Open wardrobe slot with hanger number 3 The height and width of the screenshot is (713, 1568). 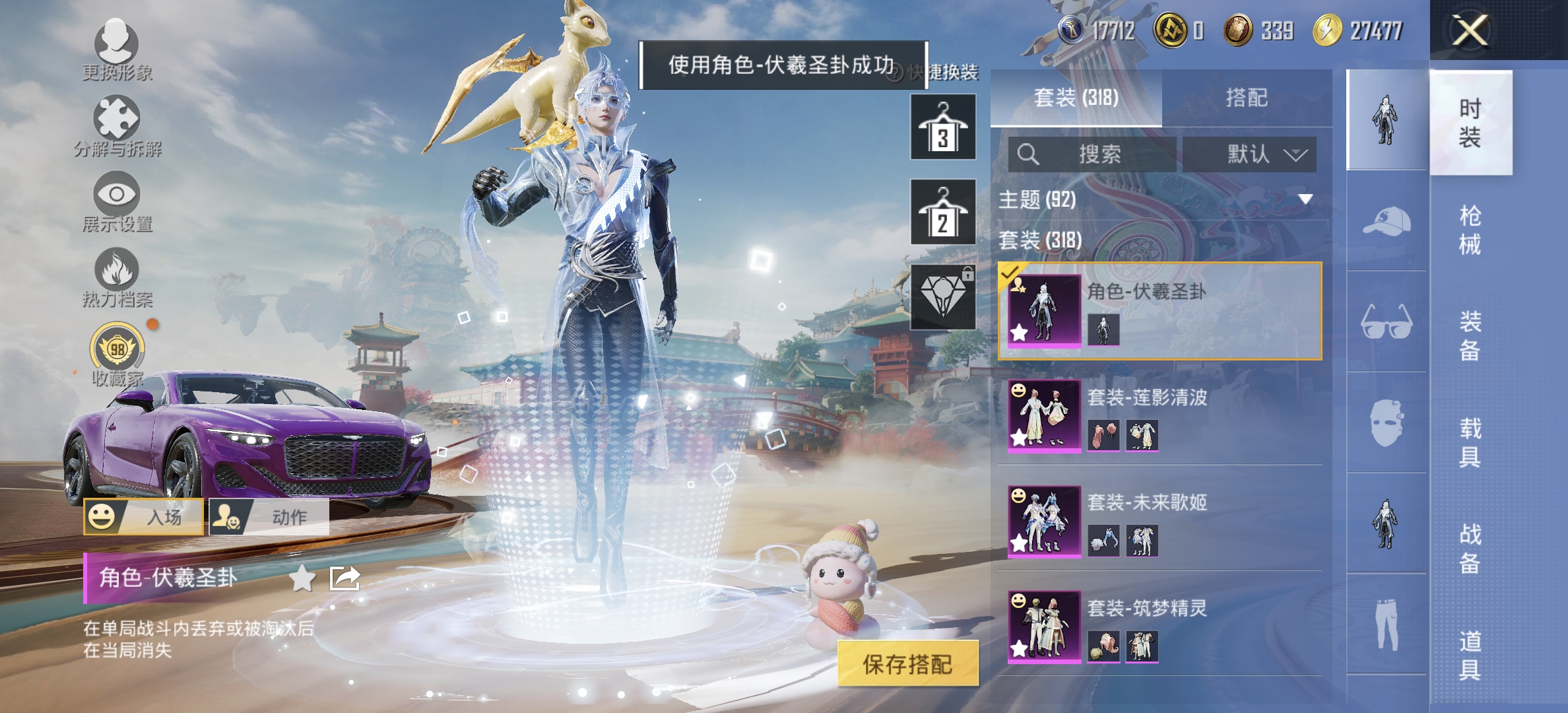pyautogui.click(x=942, y=125)
